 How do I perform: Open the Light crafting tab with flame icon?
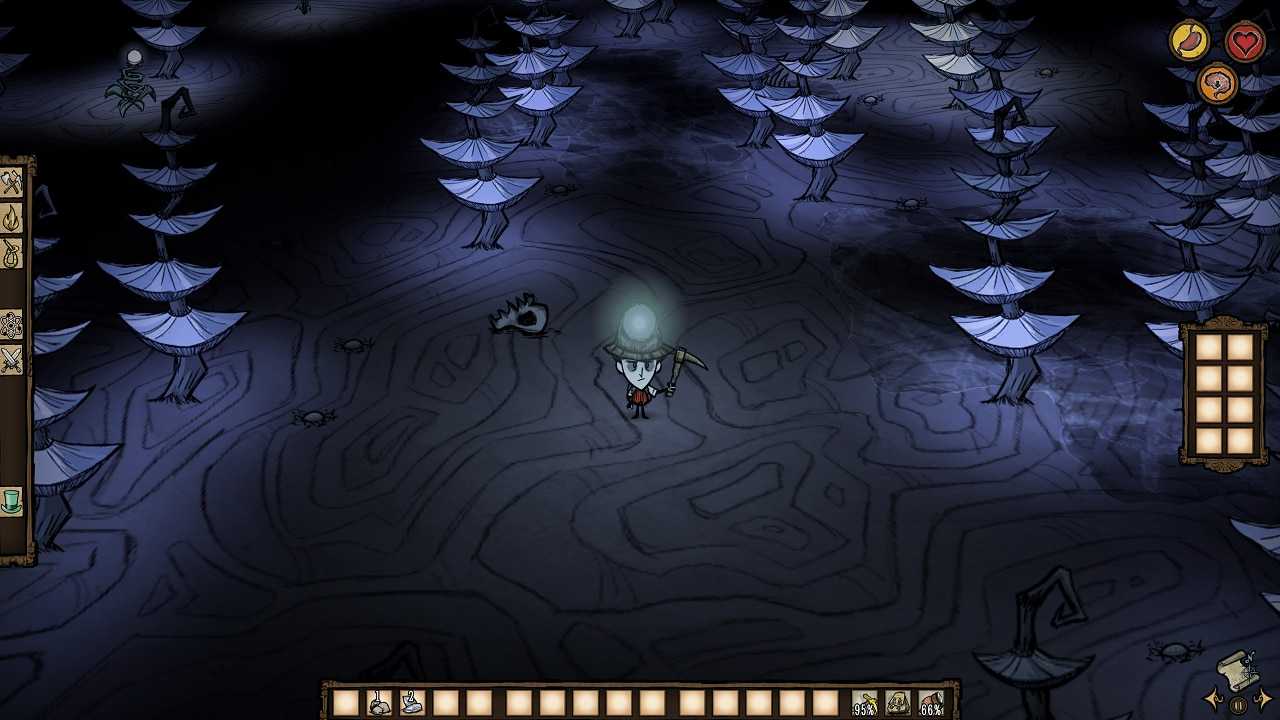(x=11, y=218)
